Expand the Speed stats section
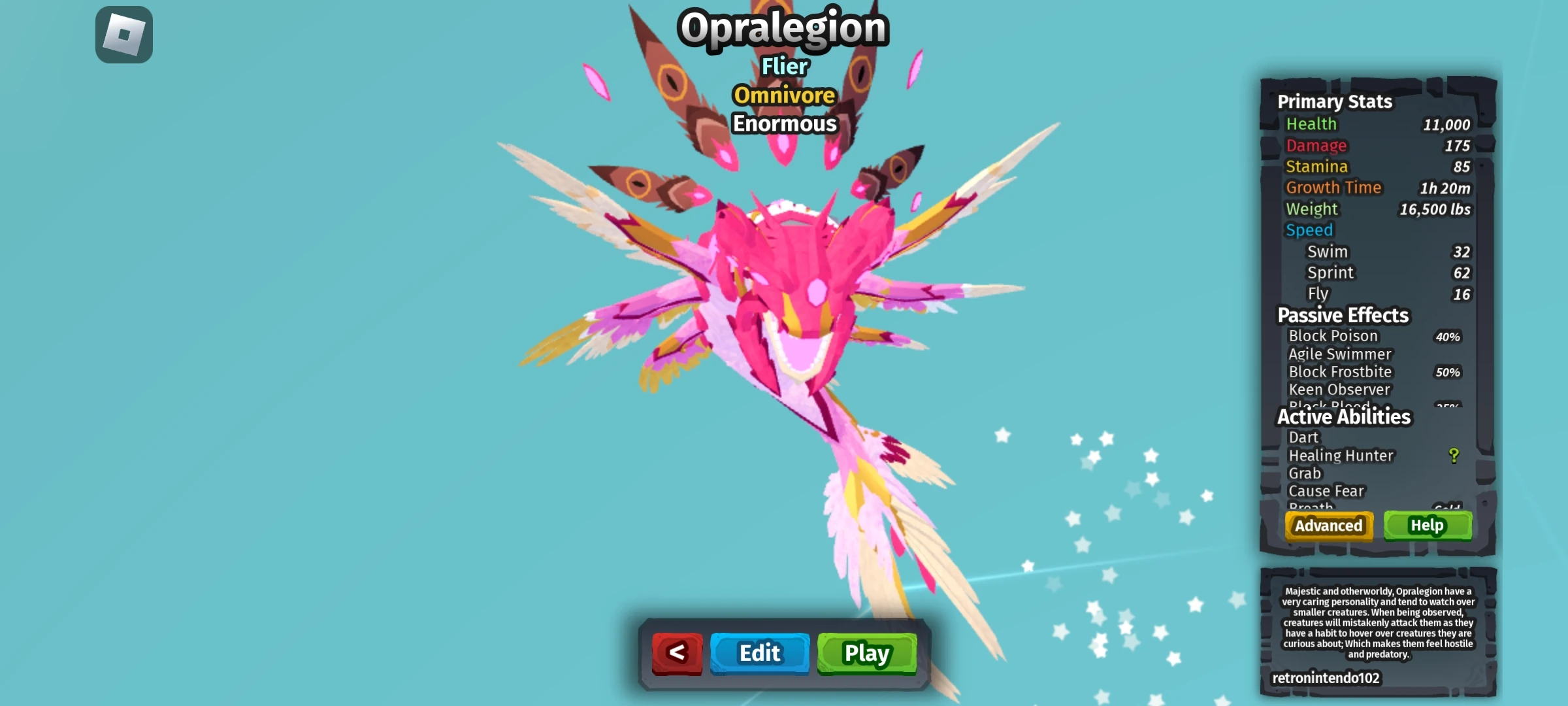The height and width of the screenshot is (706, 1568). [x=1309, y=229]
